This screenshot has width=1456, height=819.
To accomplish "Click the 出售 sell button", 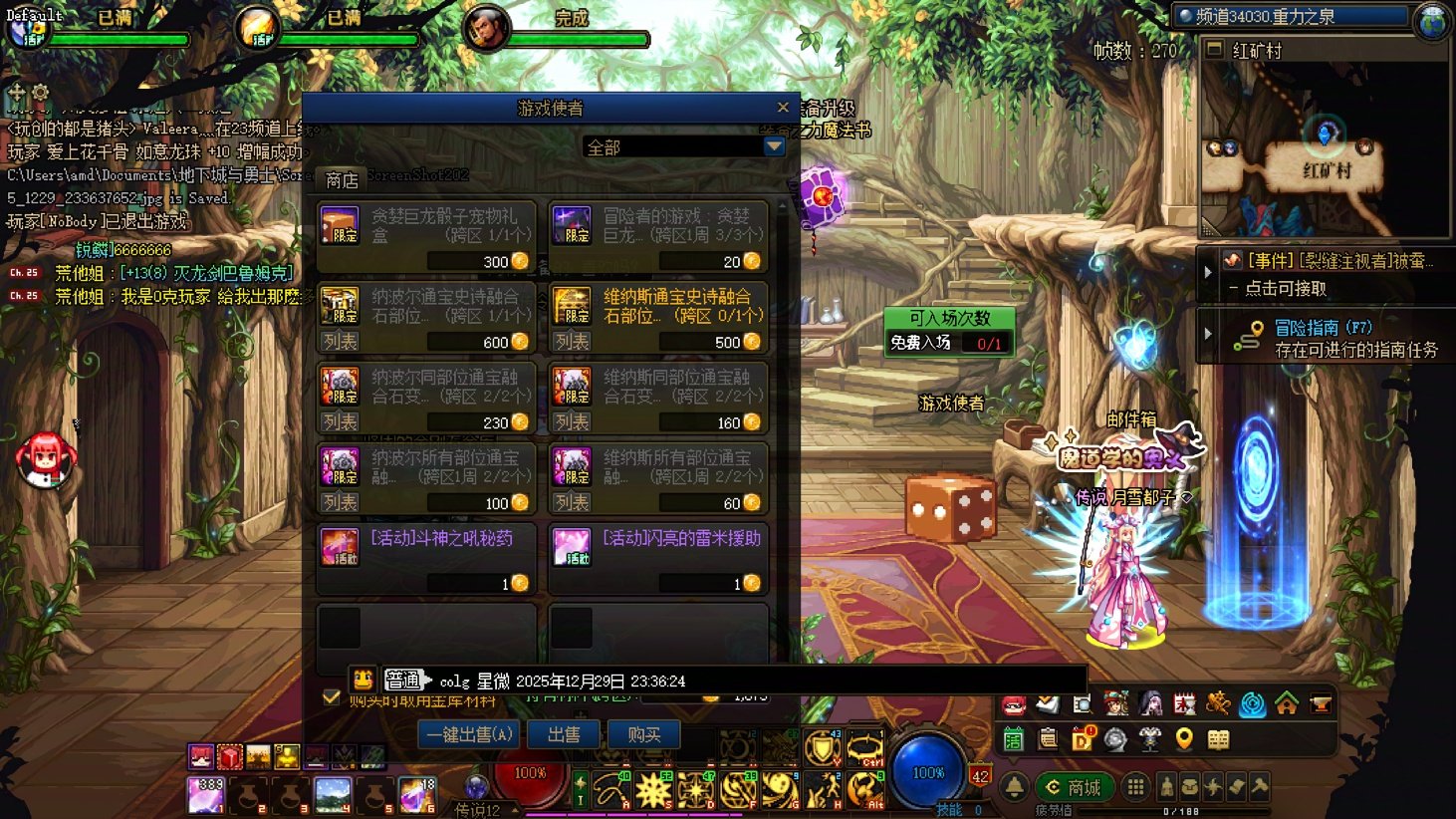I will (564, 735).
